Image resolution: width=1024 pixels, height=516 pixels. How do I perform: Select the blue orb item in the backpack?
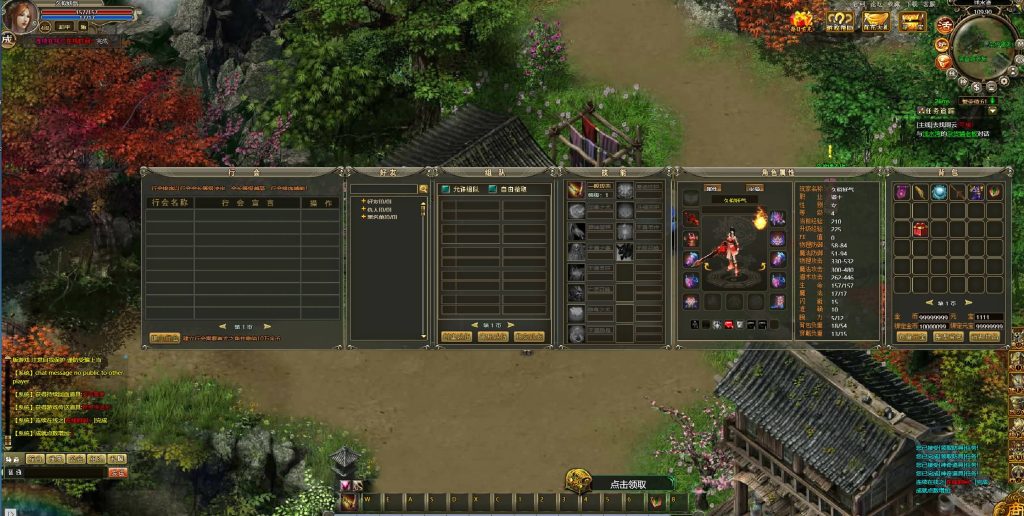[939, 192]
